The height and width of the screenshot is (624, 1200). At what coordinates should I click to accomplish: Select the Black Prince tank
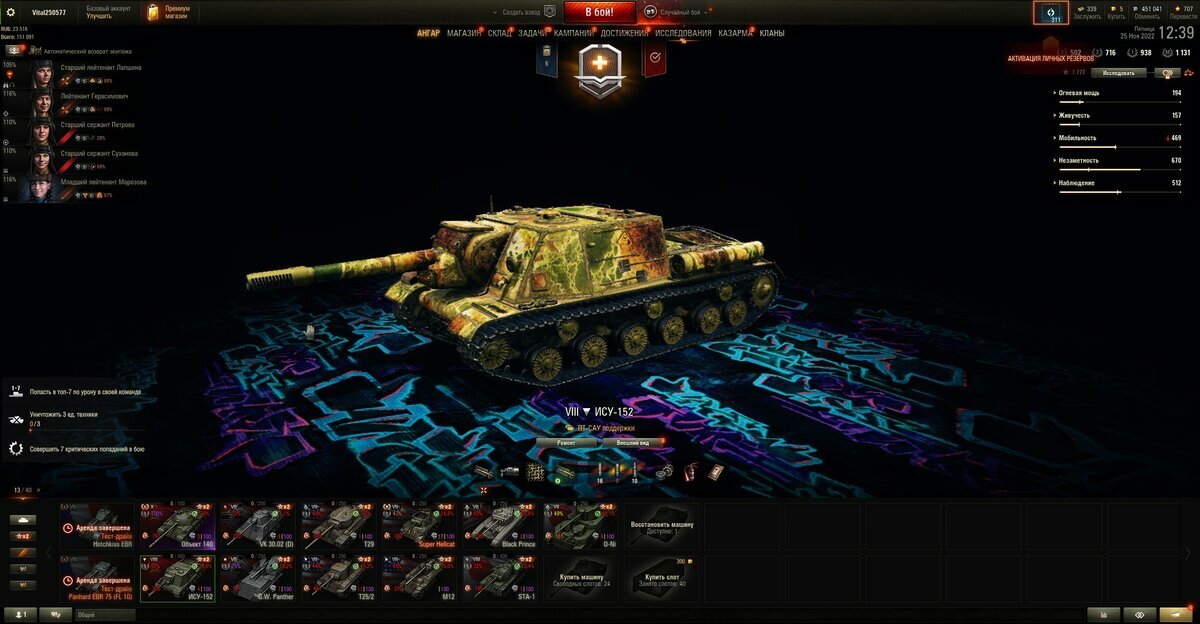point(500,525)
